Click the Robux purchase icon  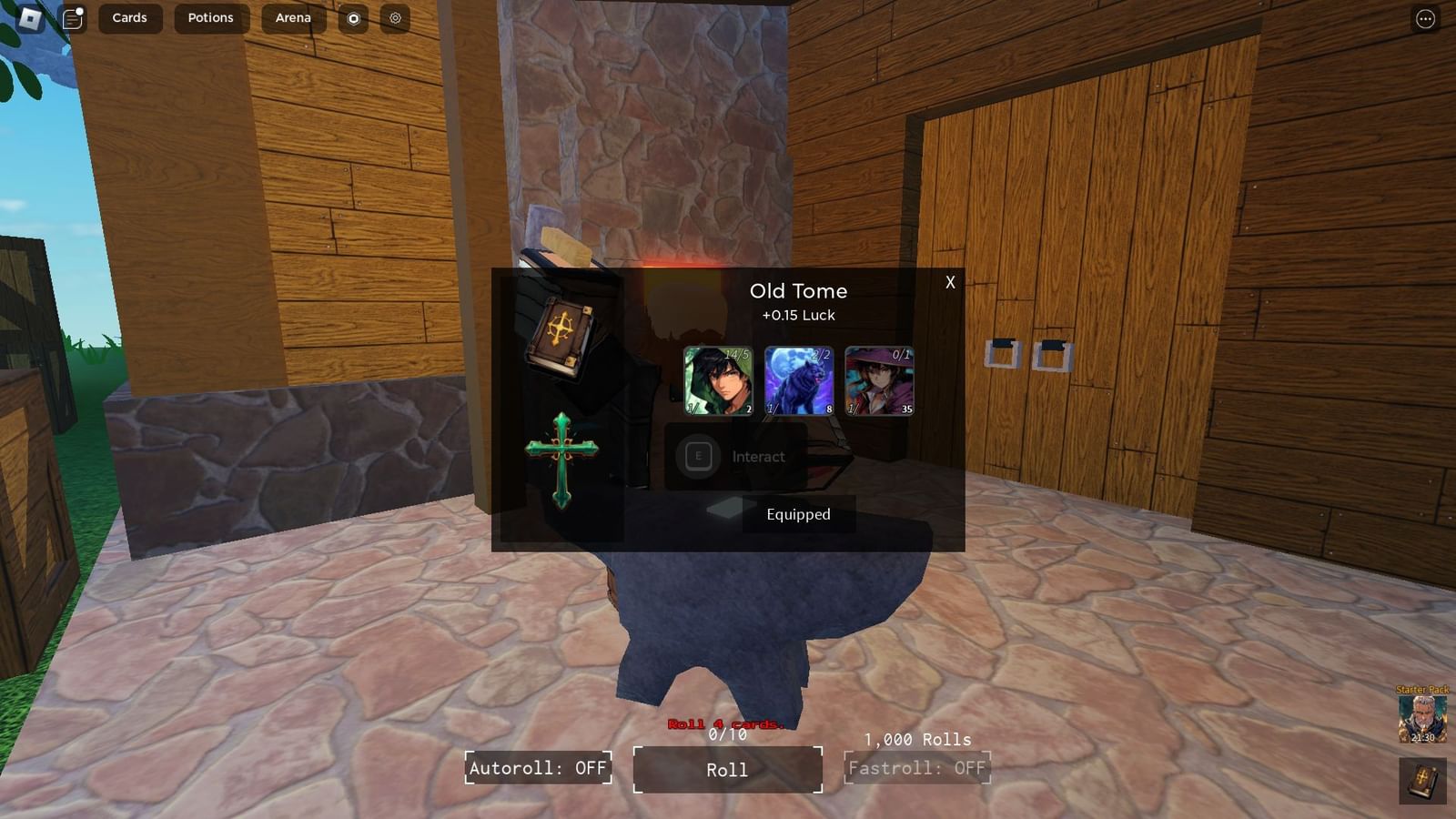[353, 17]
